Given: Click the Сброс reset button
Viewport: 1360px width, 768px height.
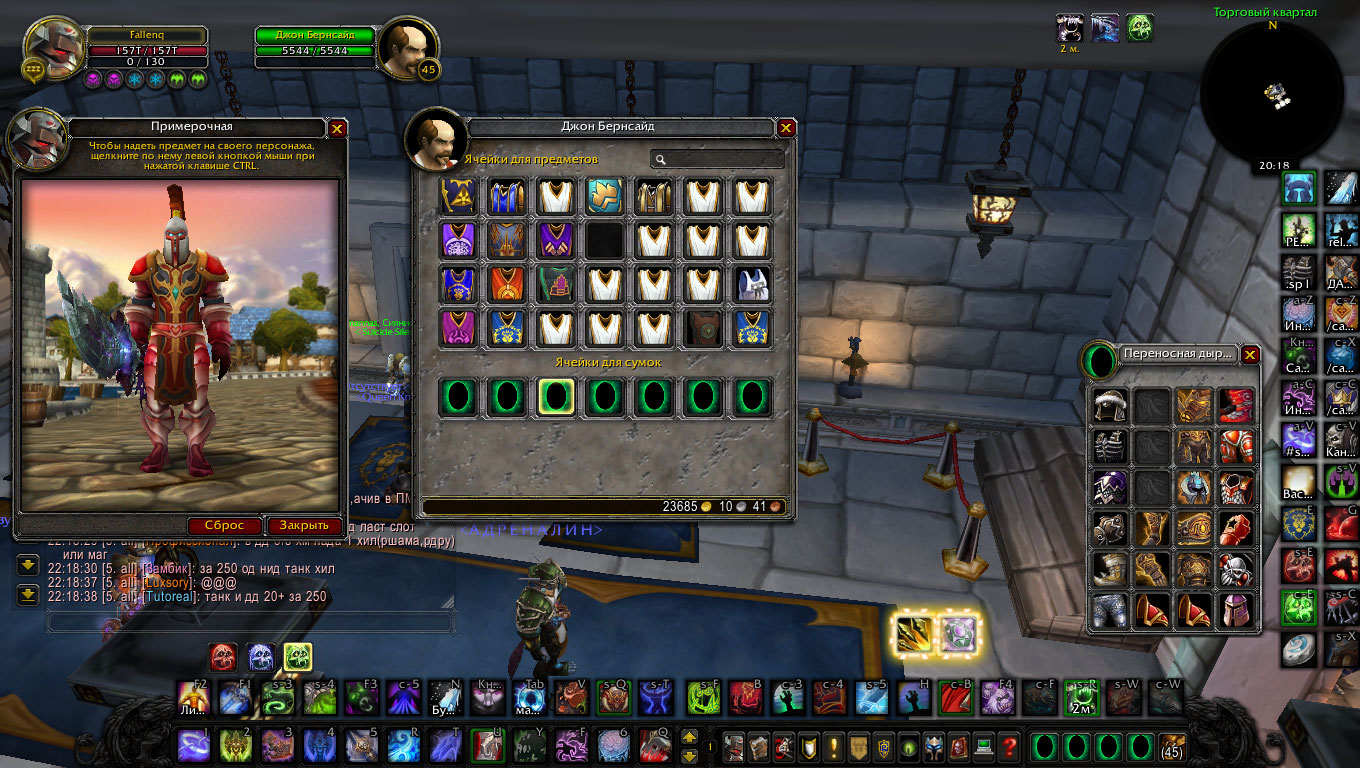Looking at the screenshot, I should [225, 525].
